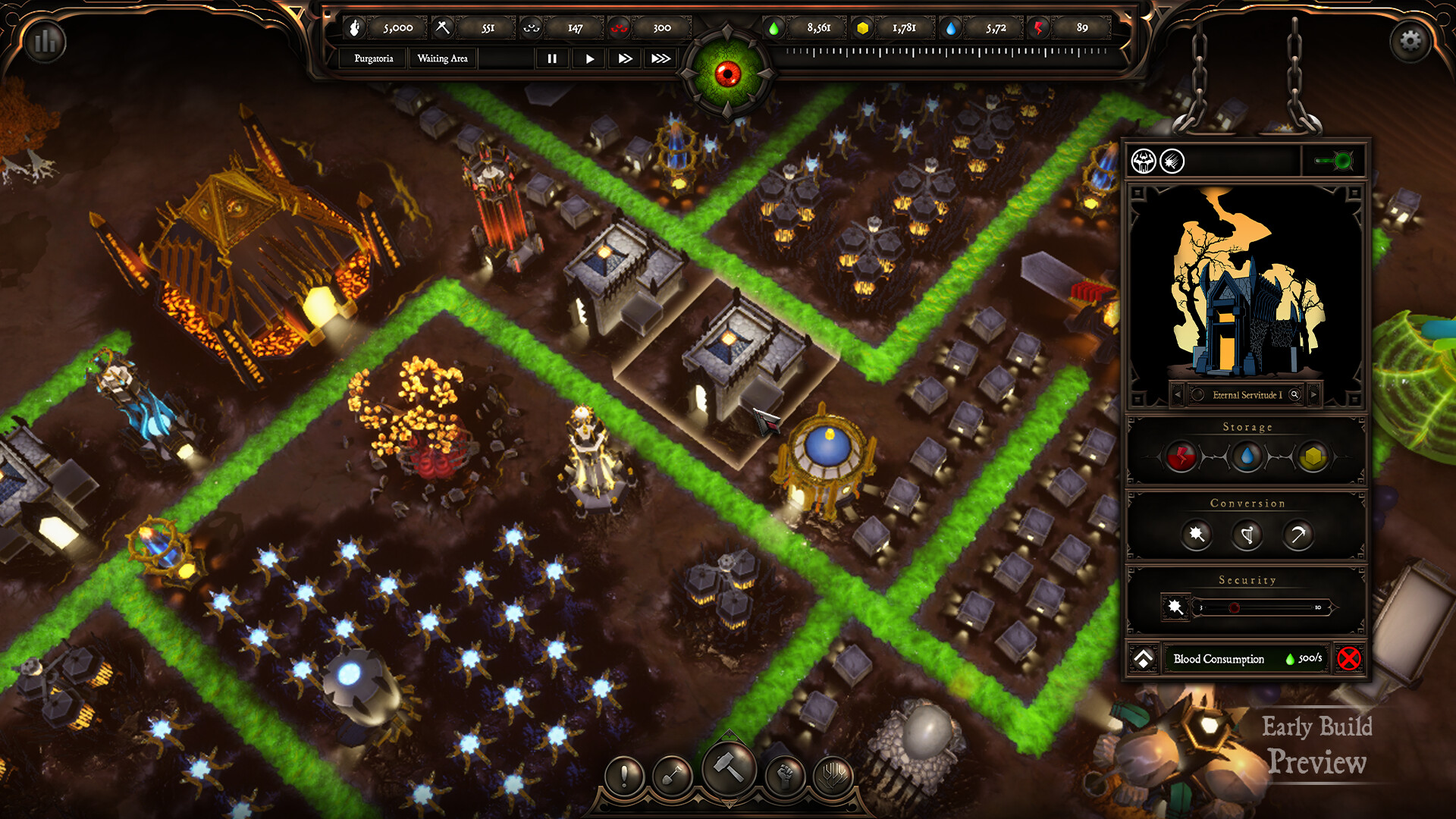The width and height of the screenshot is (1456, 819).
Task: Toggle the blue droplet storage option
Action: 1246,457
